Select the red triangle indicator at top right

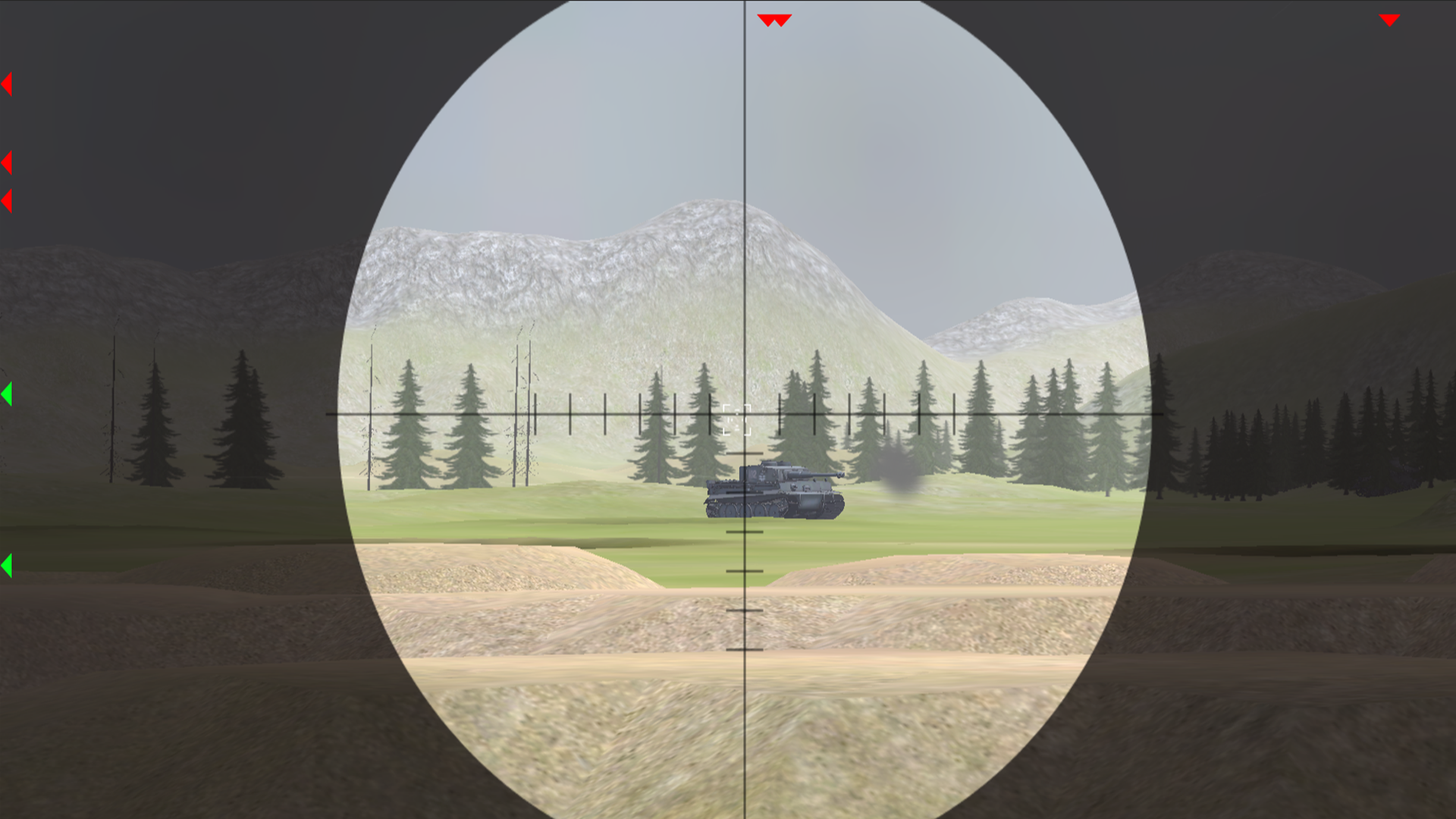tap(1389, 20)
